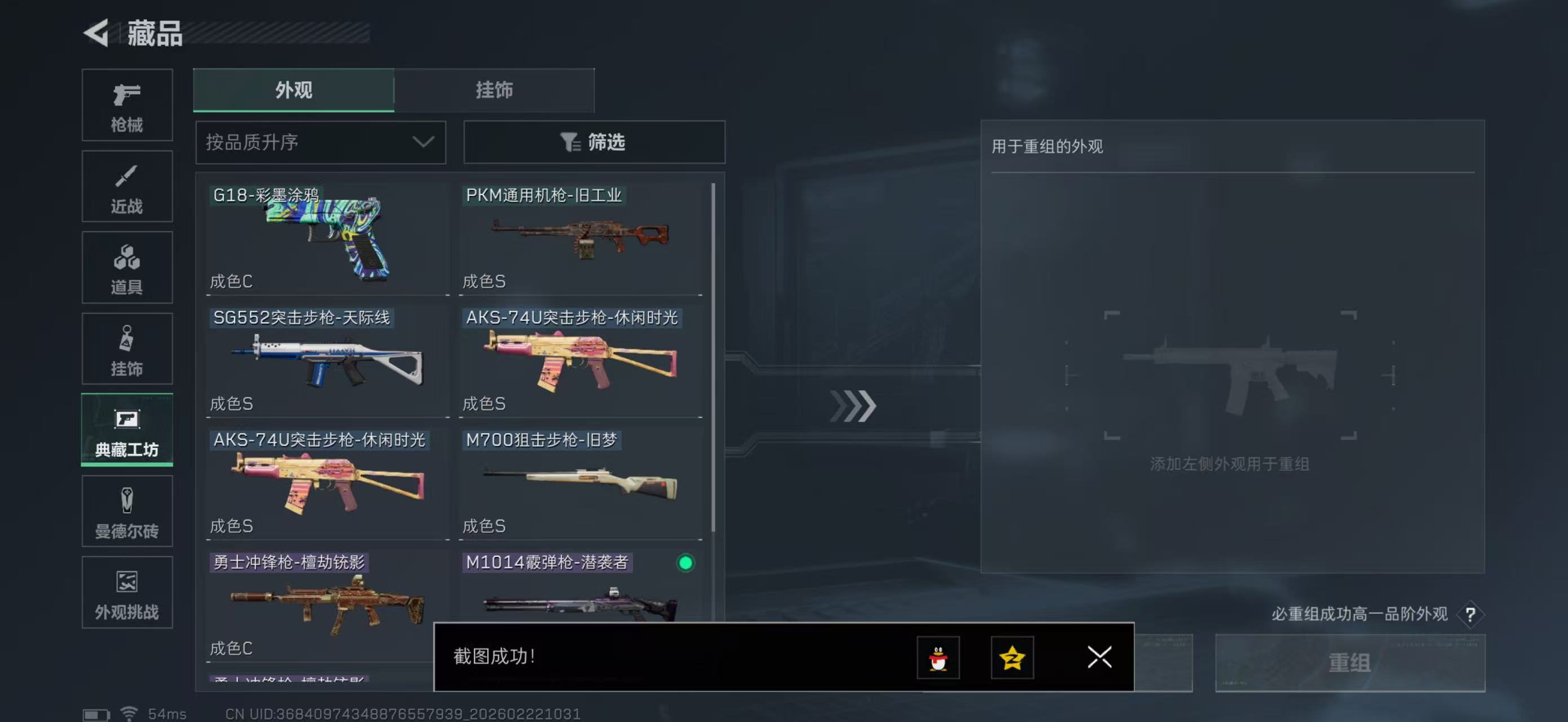
Task: Toggle the 典藏工坊 workshop panel
Action: coord(127,430)
